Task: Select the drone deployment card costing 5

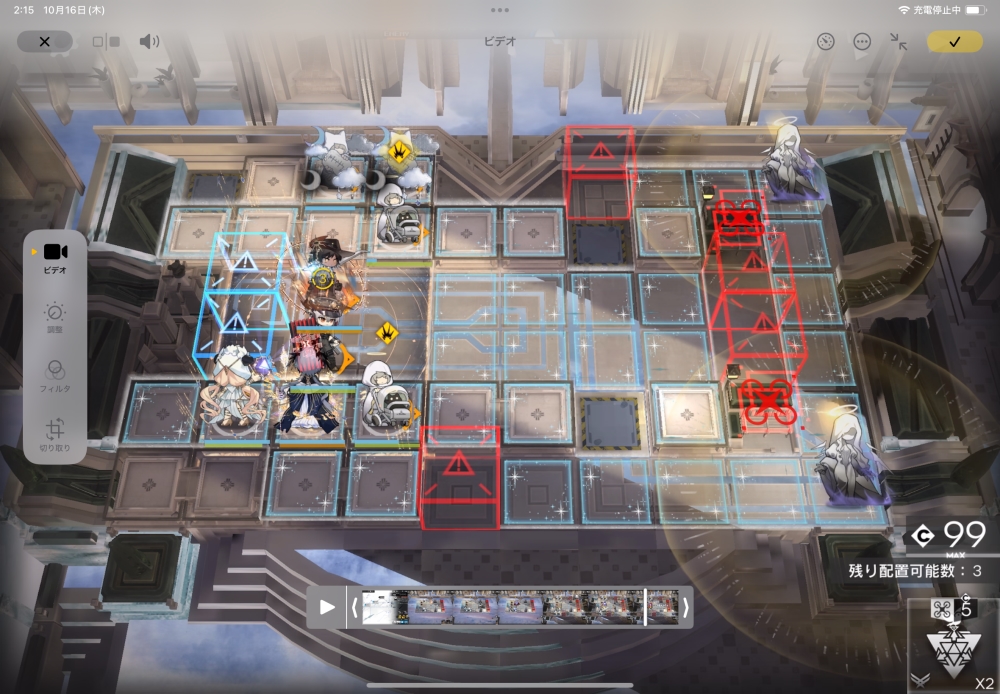Action: click(x=953, y=642)
